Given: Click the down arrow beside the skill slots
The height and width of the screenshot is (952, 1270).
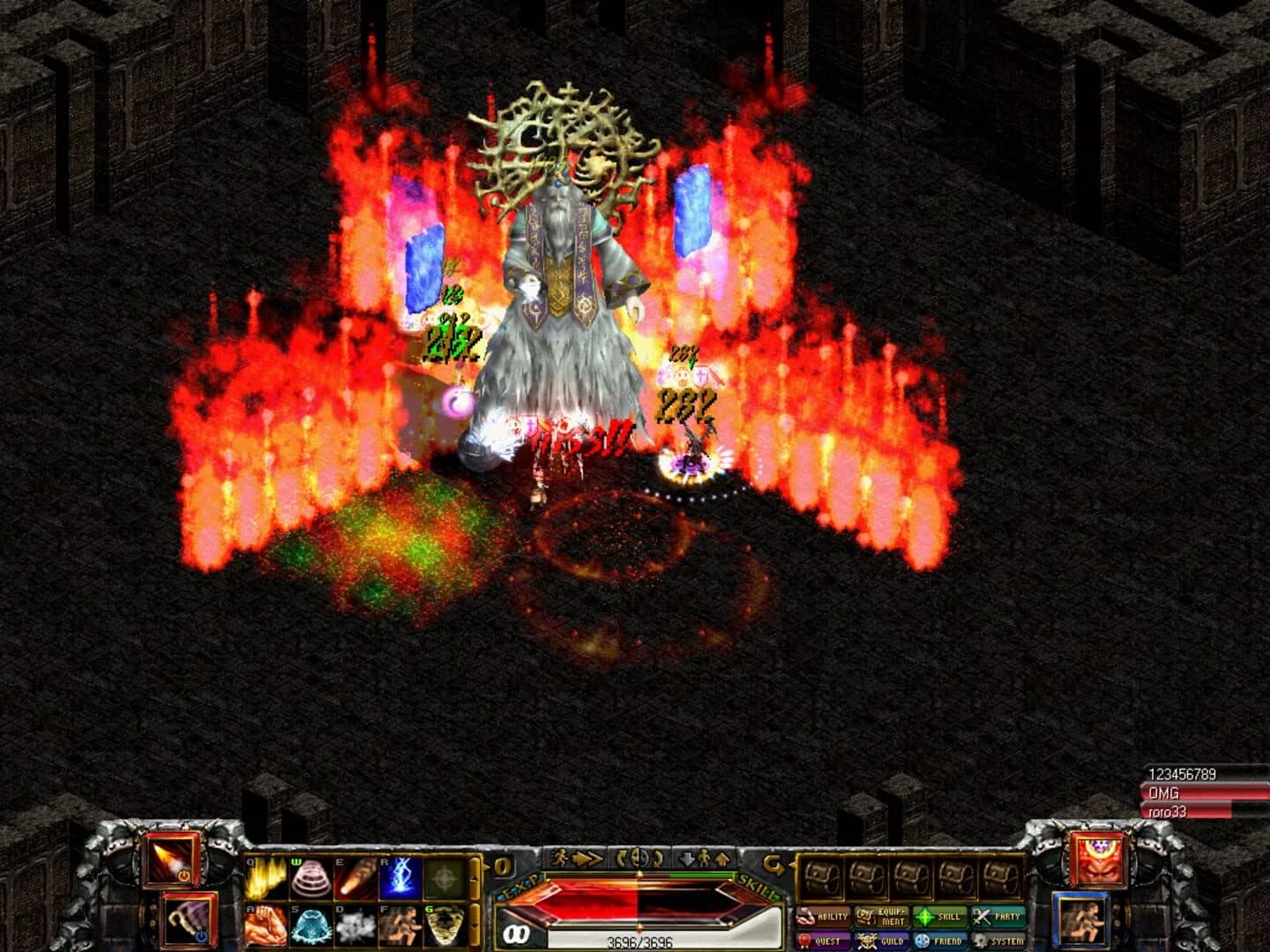Looking at the screenshot, I should click(474, 926).
